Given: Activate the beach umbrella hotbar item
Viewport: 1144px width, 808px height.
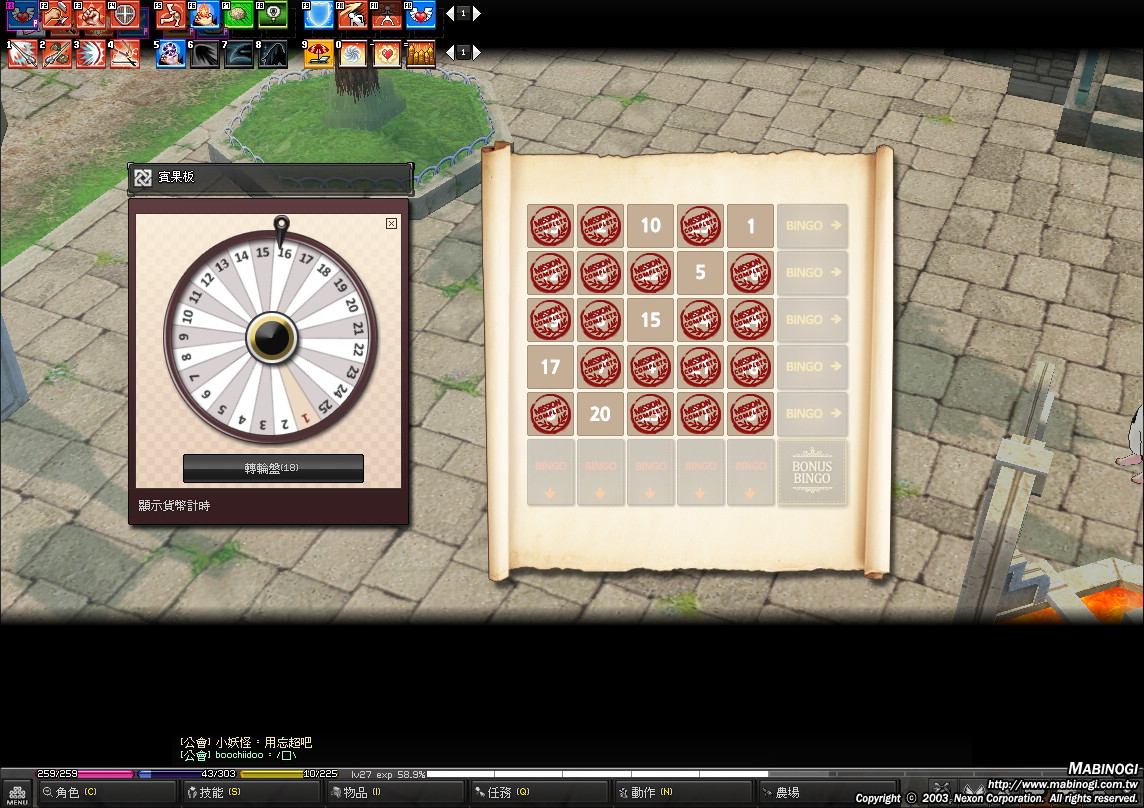Looking at the screenshot, I should 319,54.
